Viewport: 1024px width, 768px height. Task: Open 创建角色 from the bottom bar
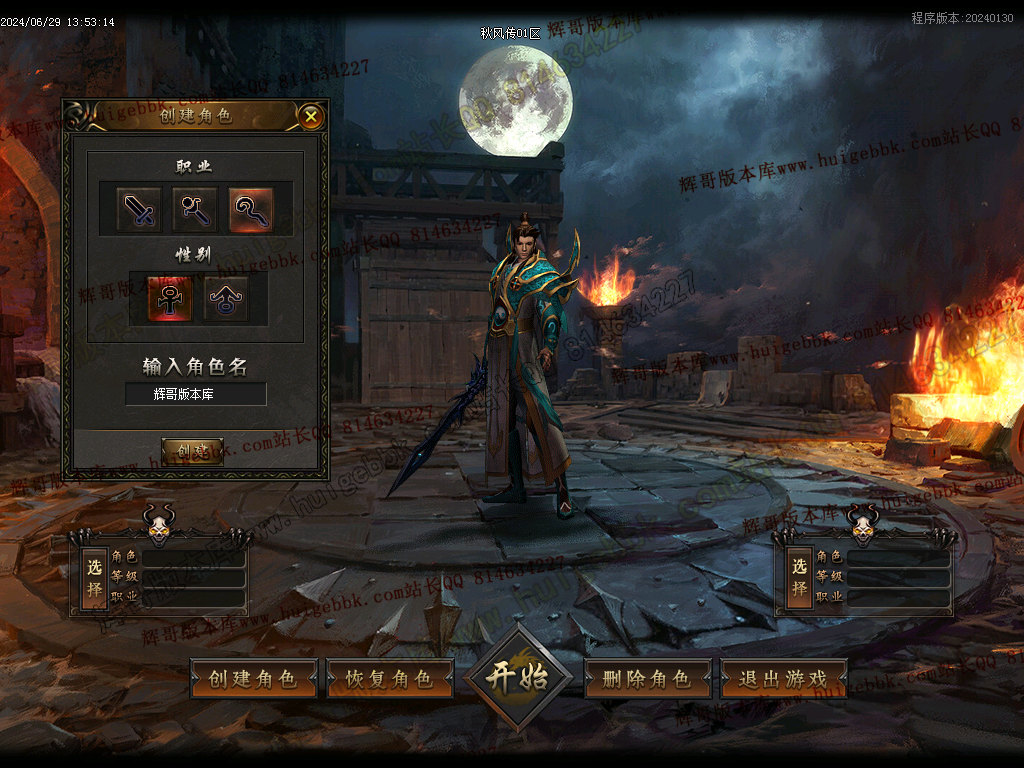click(x=253, y=679)
